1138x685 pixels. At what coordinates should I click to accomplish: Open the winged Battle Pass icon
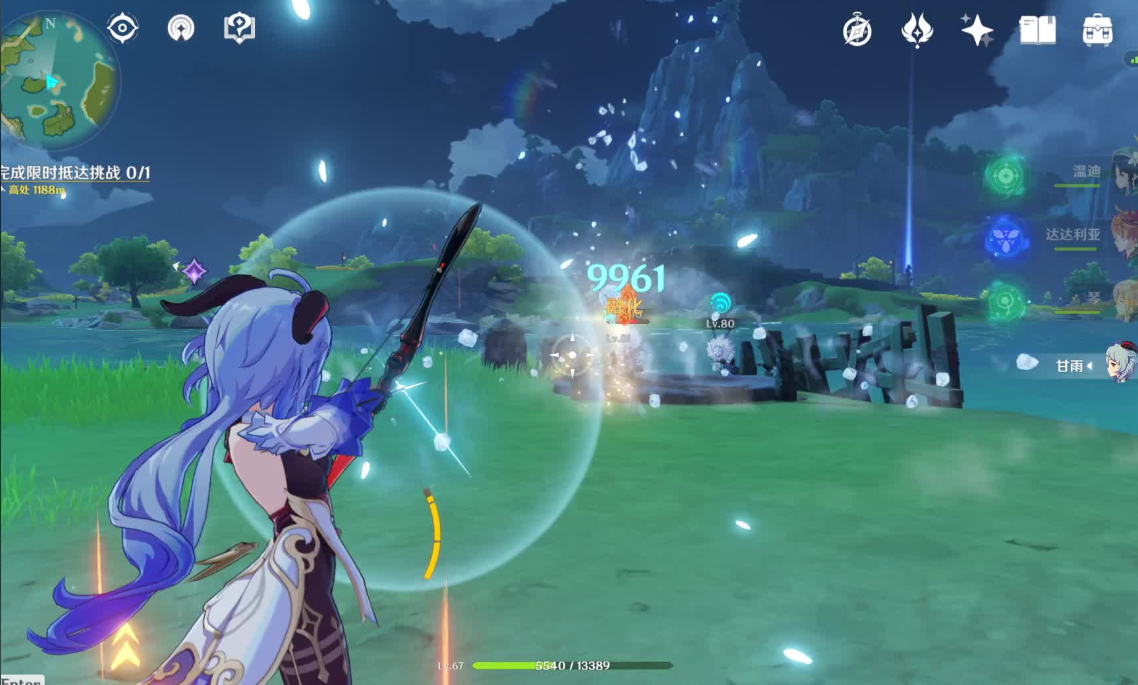pyautogui.click(x=917, y=31)
